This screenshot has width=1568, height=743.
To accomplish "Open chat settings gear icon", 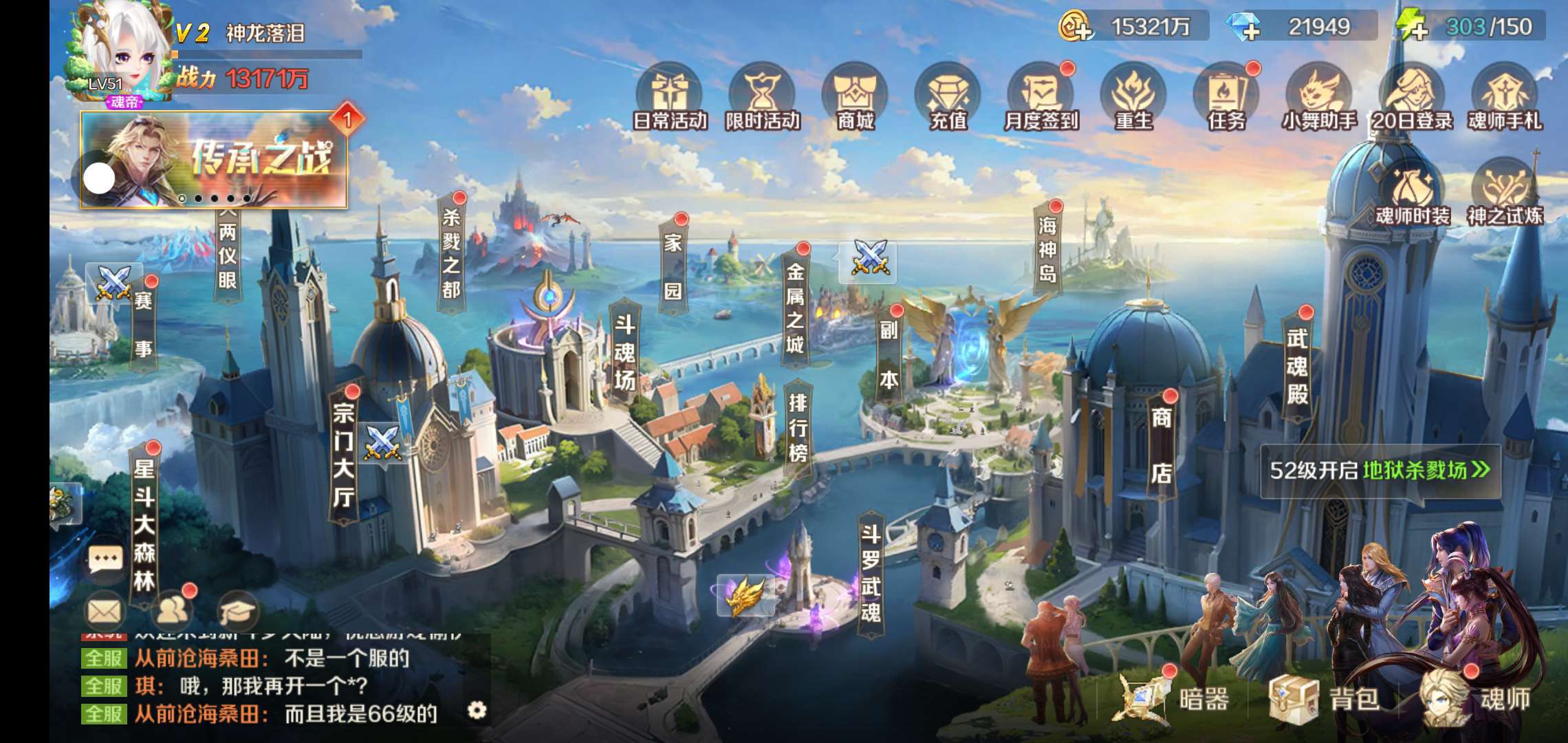I will pyautogui.click(x=477, y=710).
